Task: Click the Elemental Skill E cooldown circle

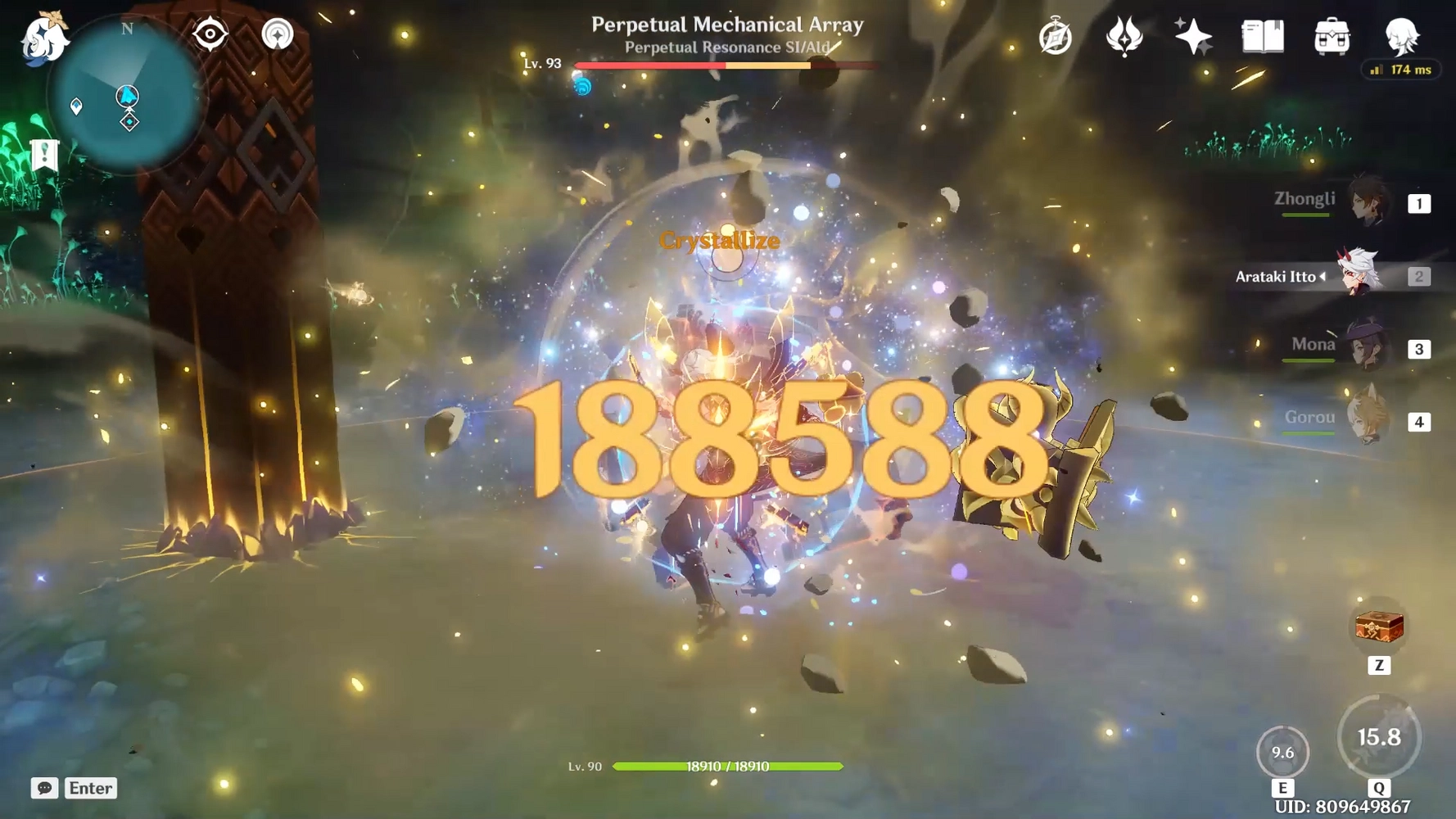Action: click(1282, 752)
